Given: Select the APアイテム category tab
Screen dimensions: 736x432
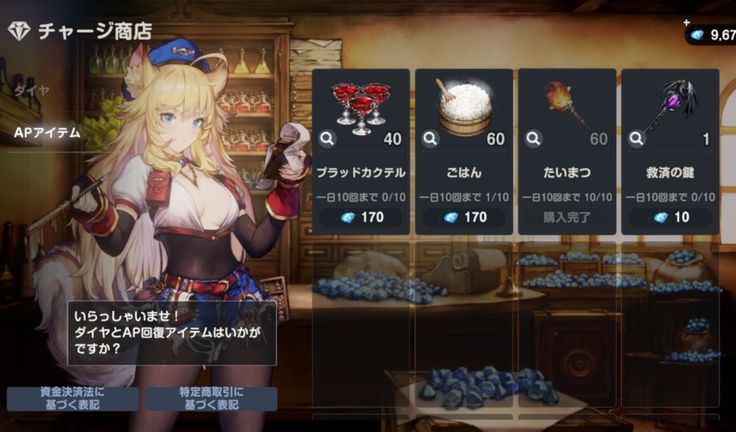Looking at the screenshot, I should 48,132.
